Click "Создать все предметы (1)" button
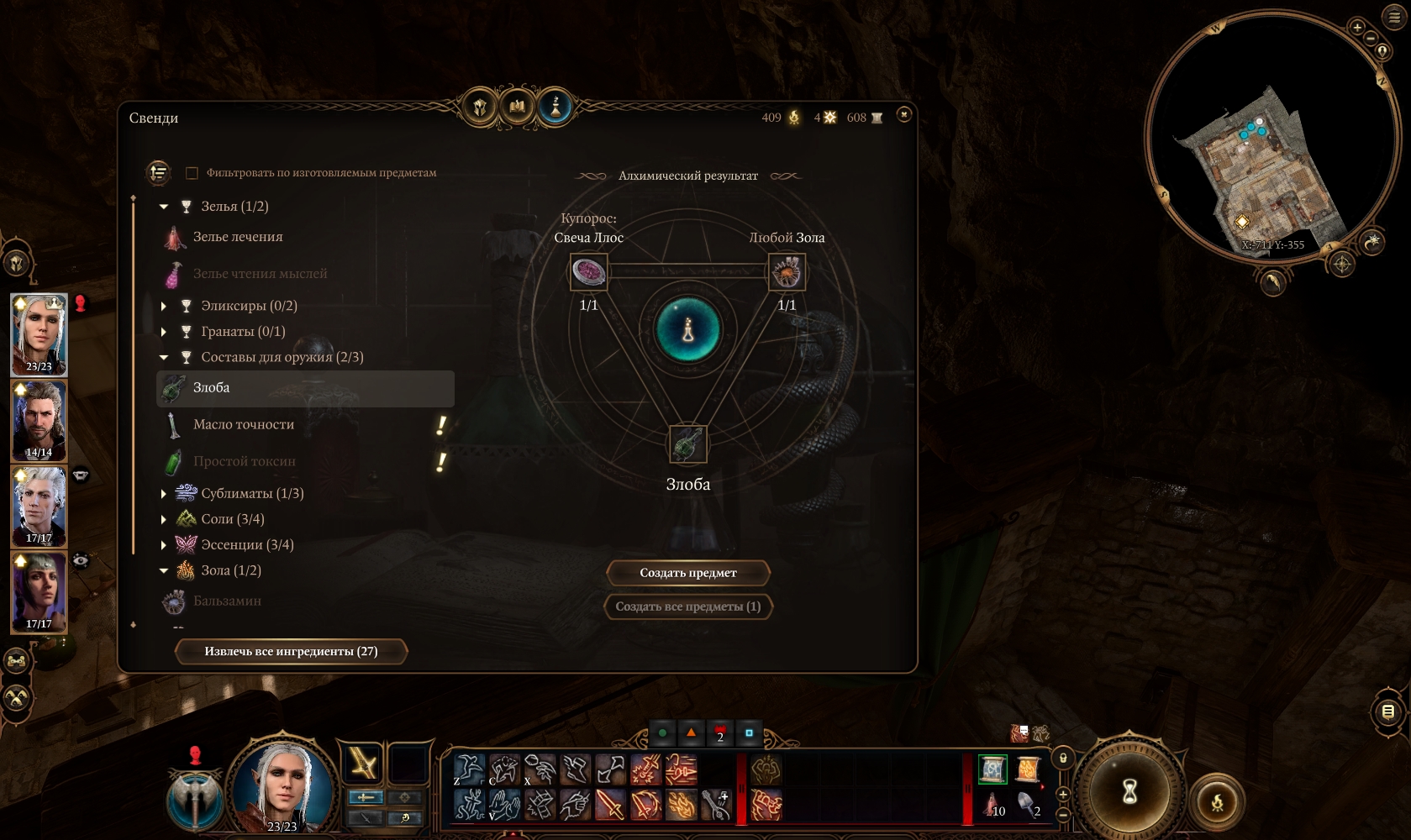 coord(687,606)
